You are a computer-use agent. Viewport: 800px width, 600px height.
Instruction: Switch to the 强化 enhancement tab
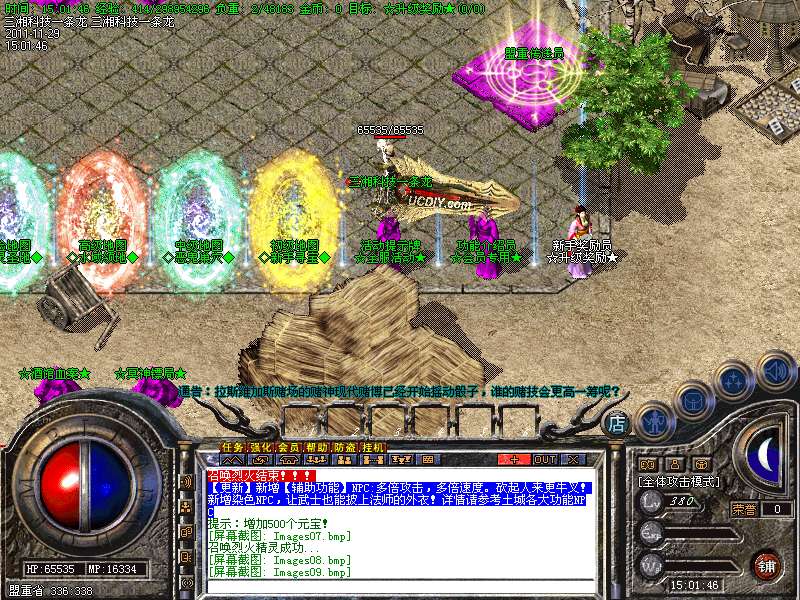pyautogui.click(x=260, y=447)
